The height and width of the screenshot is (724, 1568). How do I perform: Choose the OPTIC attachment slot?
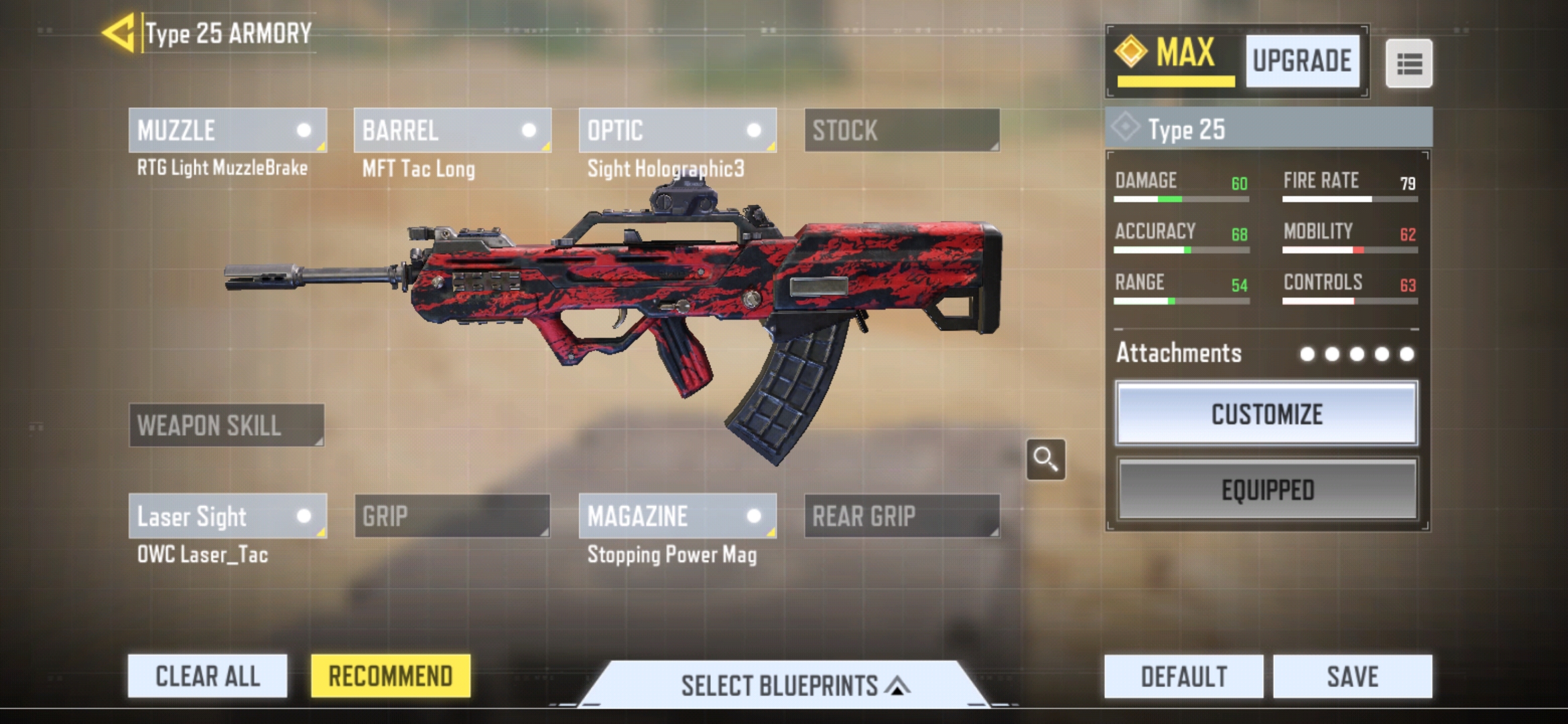point(677,130)
